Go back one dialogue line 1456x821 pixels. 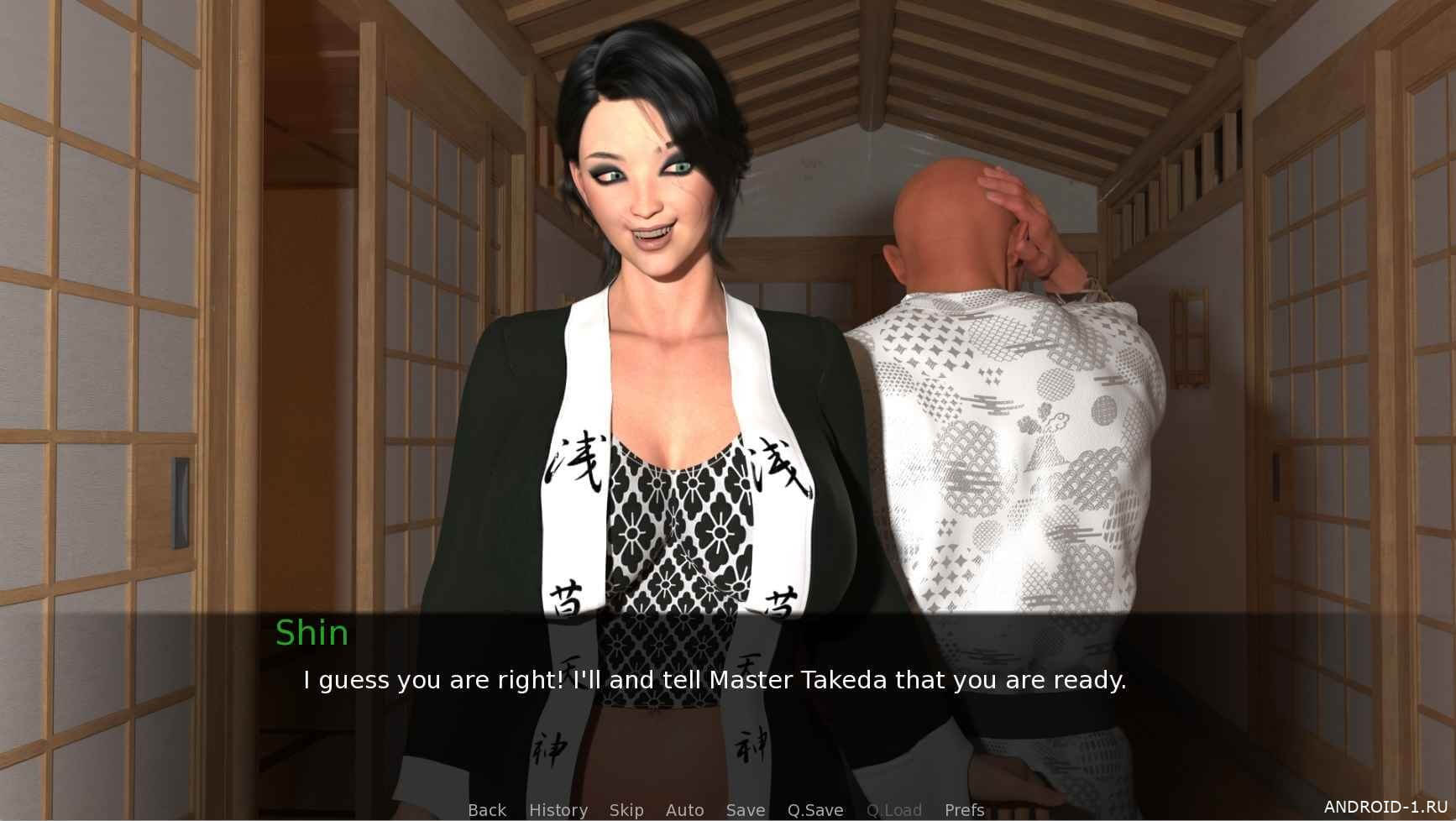(487, 810)
